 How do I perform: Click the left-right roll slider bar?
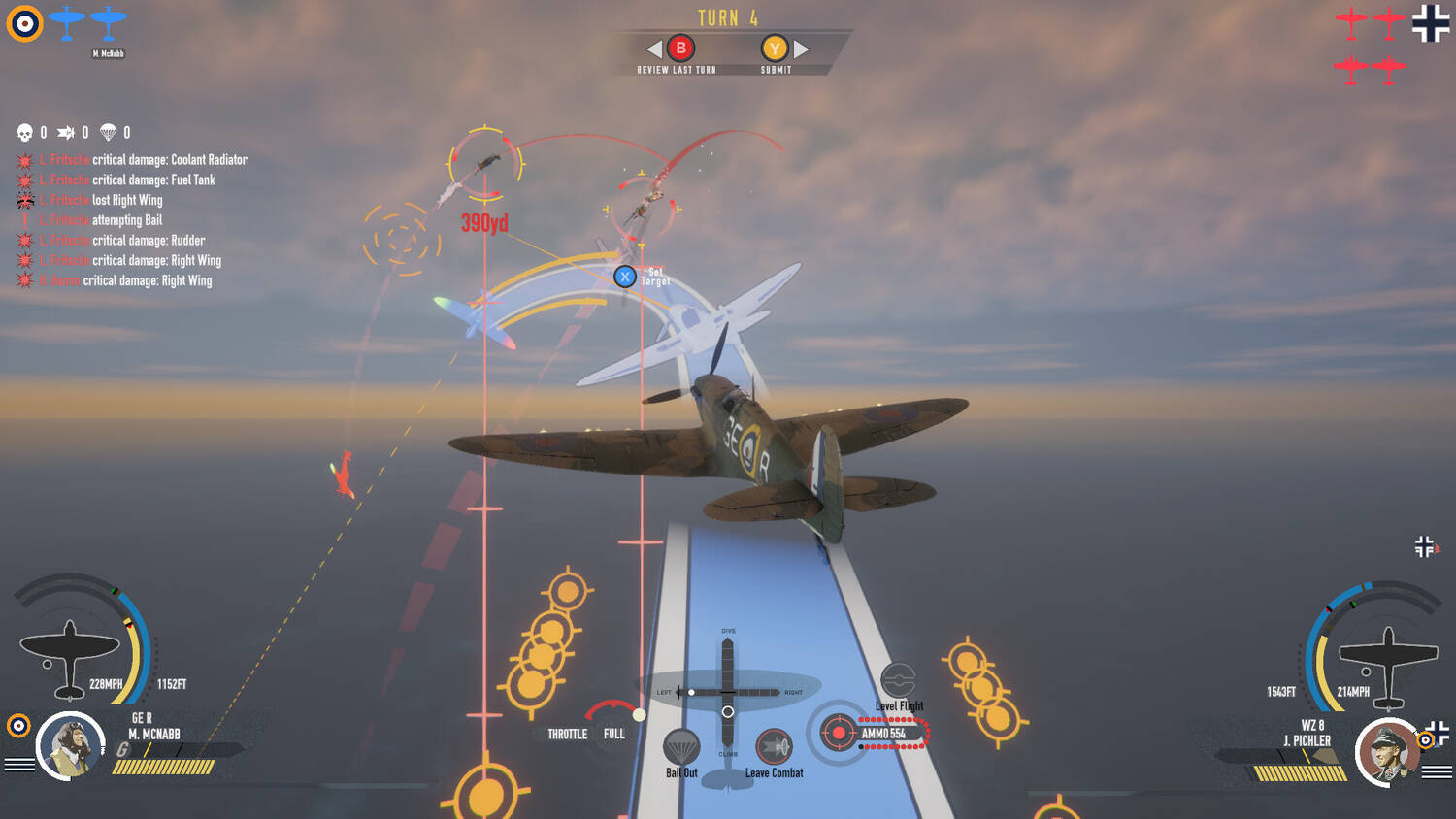pyautogui.click(x=728, y=692)
